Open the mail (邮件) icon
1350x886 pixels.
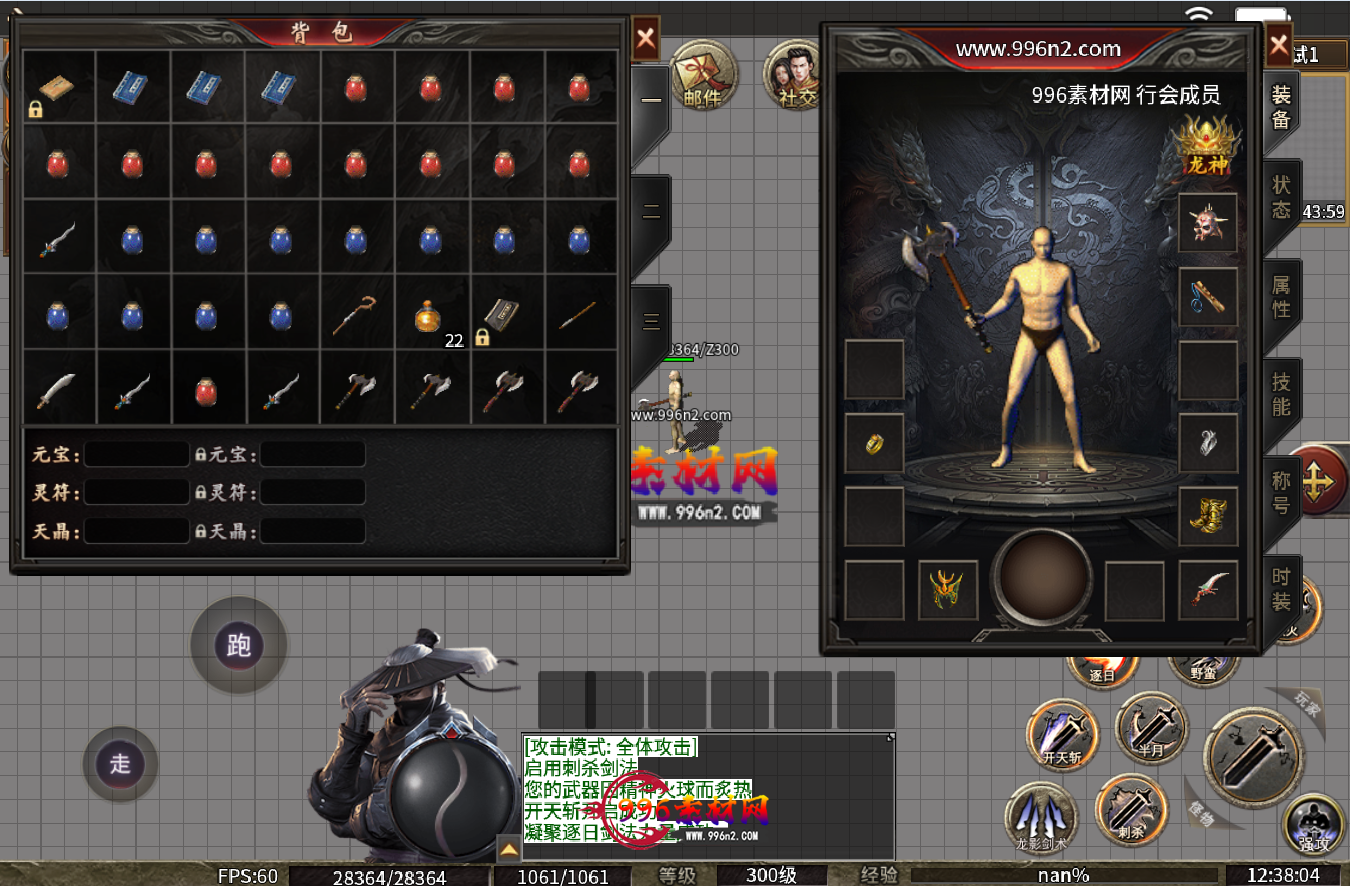tap(703, 75)
